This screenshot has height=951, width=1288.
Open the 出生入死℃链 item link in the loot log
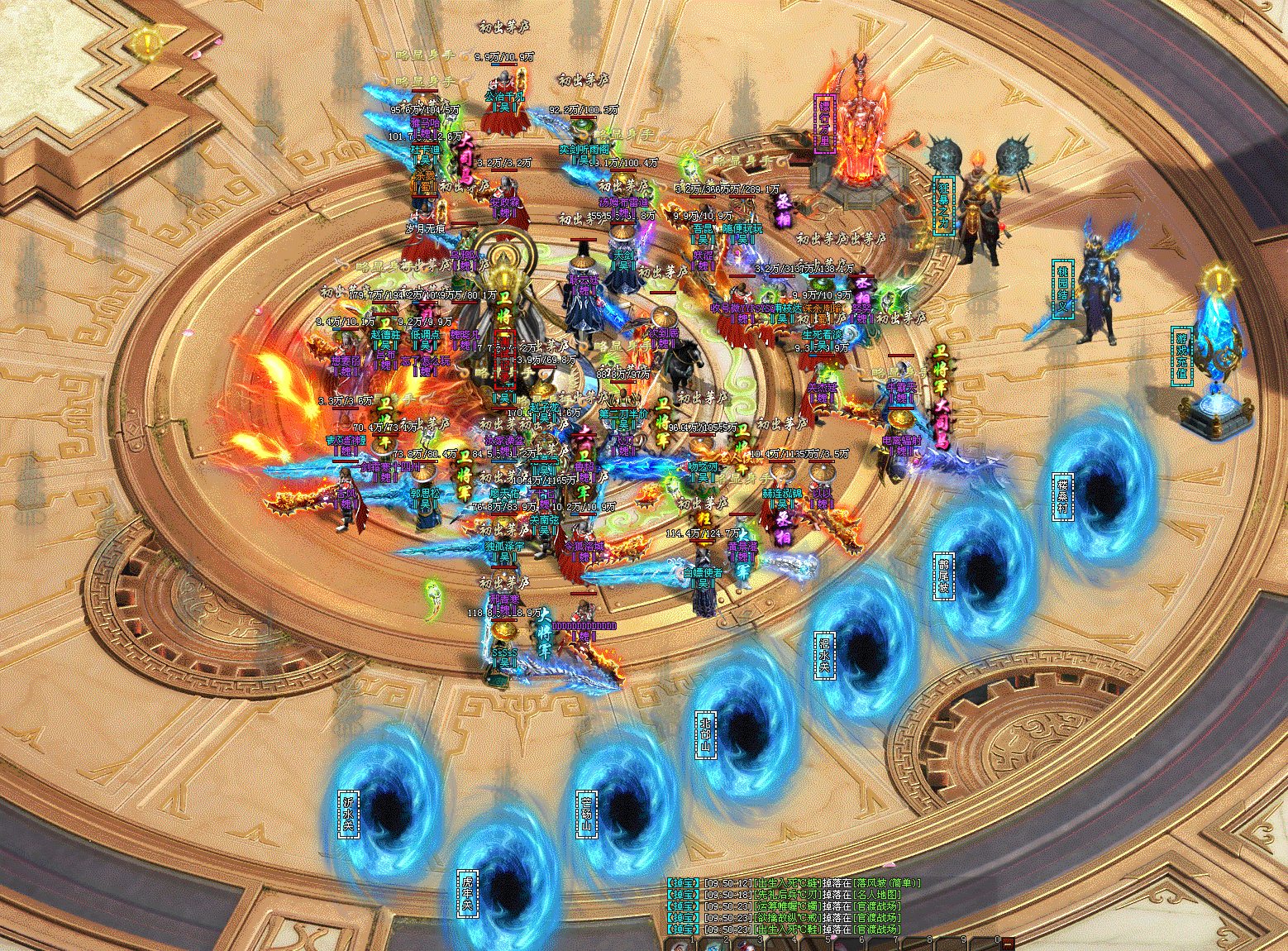pyautogui.click(x=789, y=883)
